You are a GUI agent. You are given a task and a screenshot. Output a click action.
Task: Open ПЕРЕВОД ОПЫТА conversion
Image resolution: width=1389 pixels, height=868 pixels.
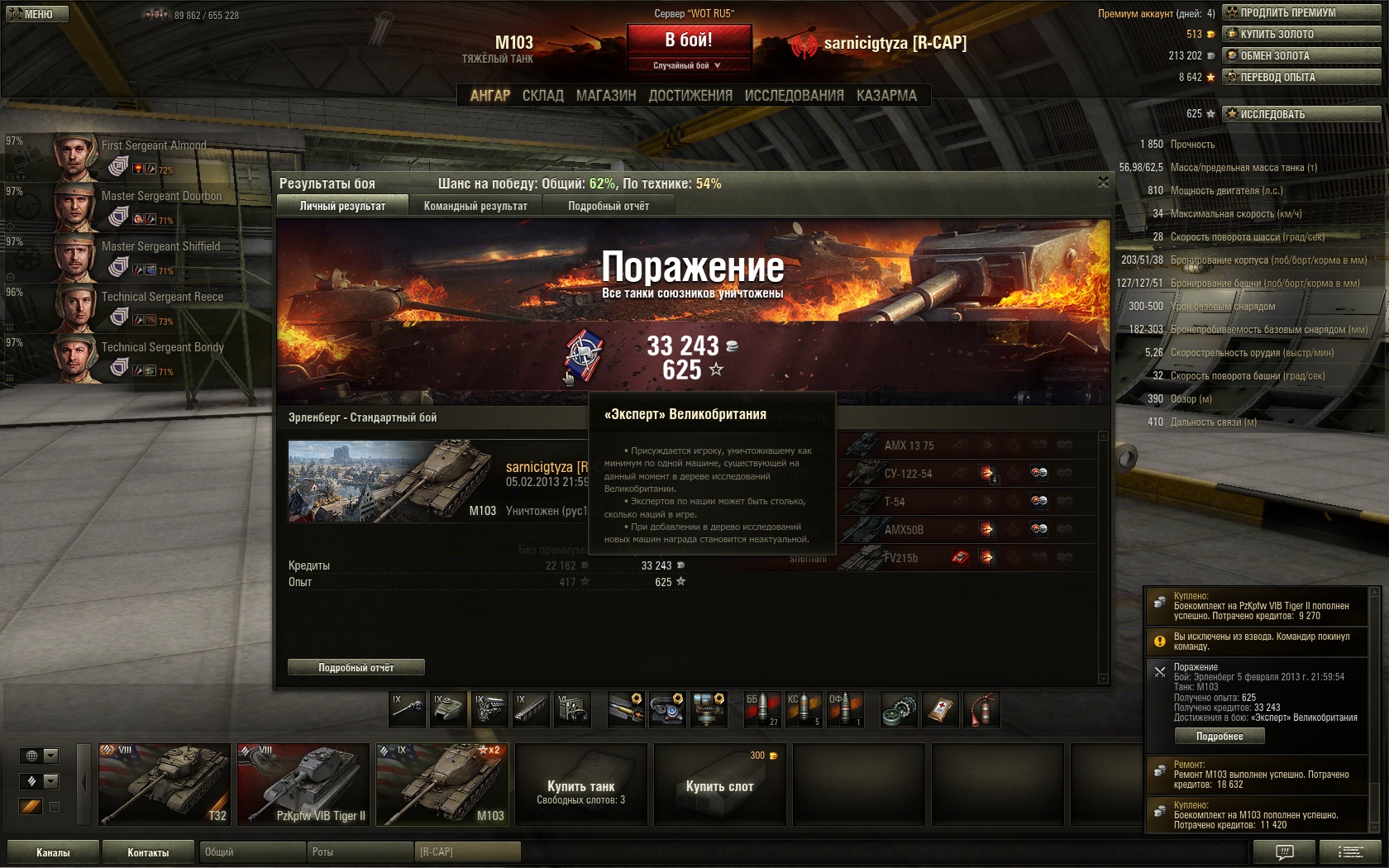tap(1301, 77)
